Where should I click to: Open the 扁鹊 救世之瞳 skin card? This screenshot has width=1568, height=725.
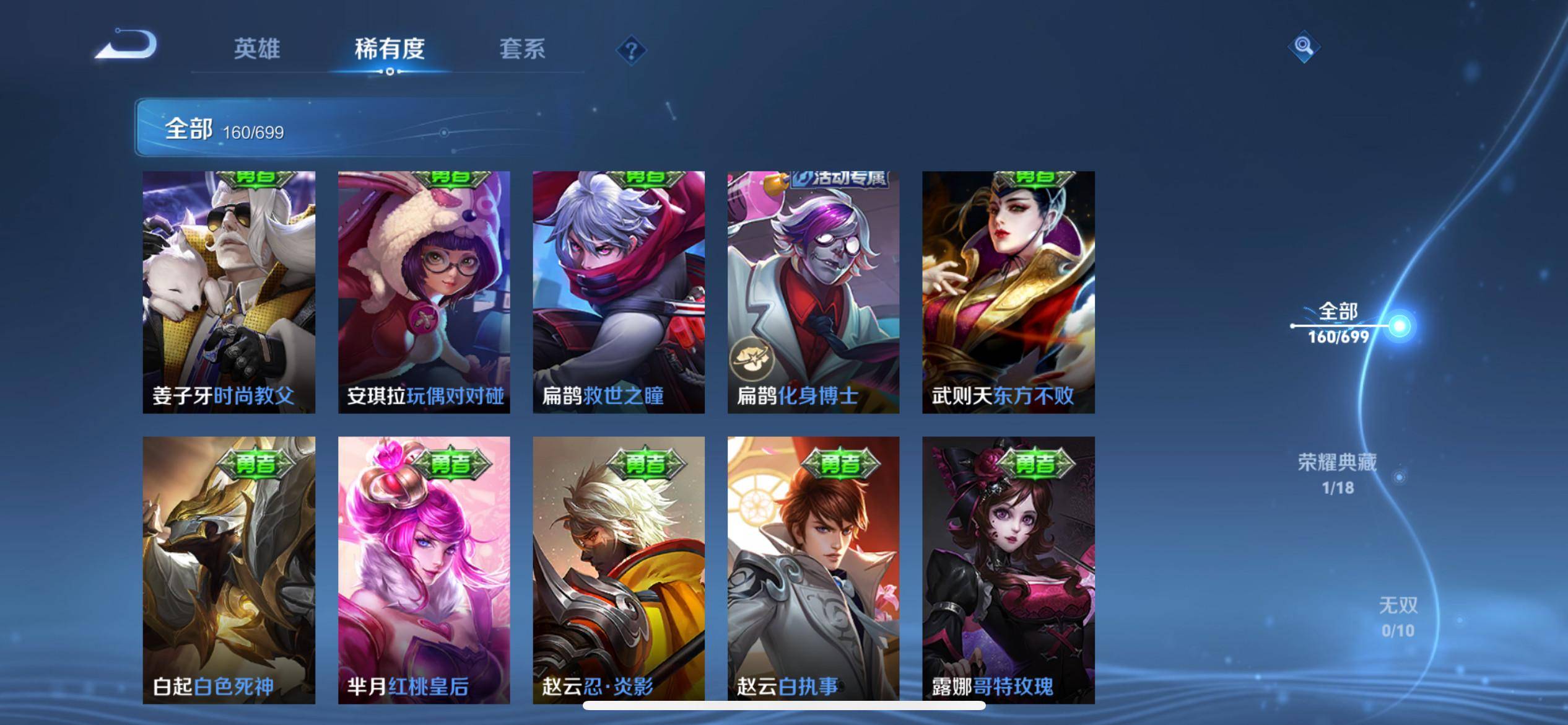pyautogui.click(x=619, y=292)
